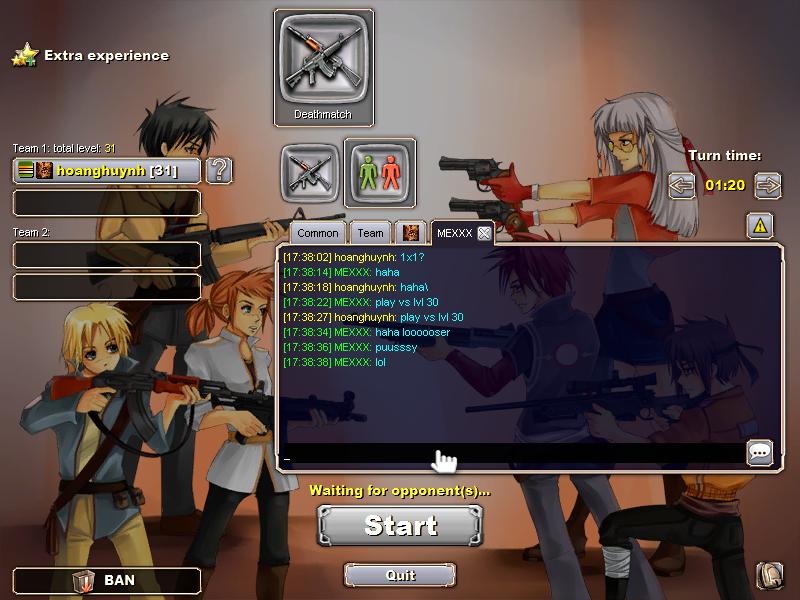Viewport: 800px width, 600px height.
Task: Toggle the green and red team option
Action: pyautogui.click(x=380, y=169)
